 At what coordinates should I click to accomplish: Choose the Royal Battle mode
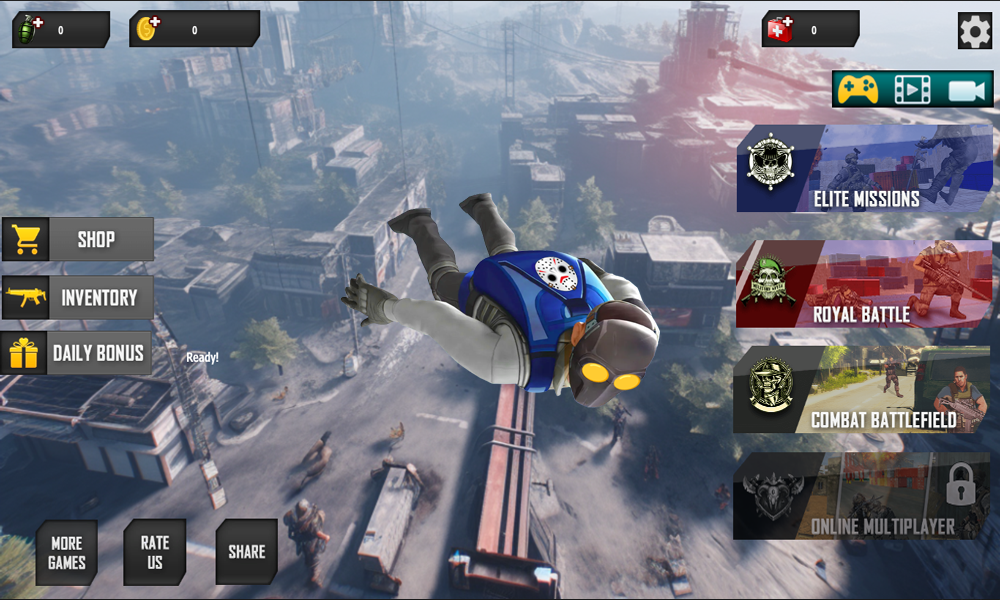pos(864,284)
